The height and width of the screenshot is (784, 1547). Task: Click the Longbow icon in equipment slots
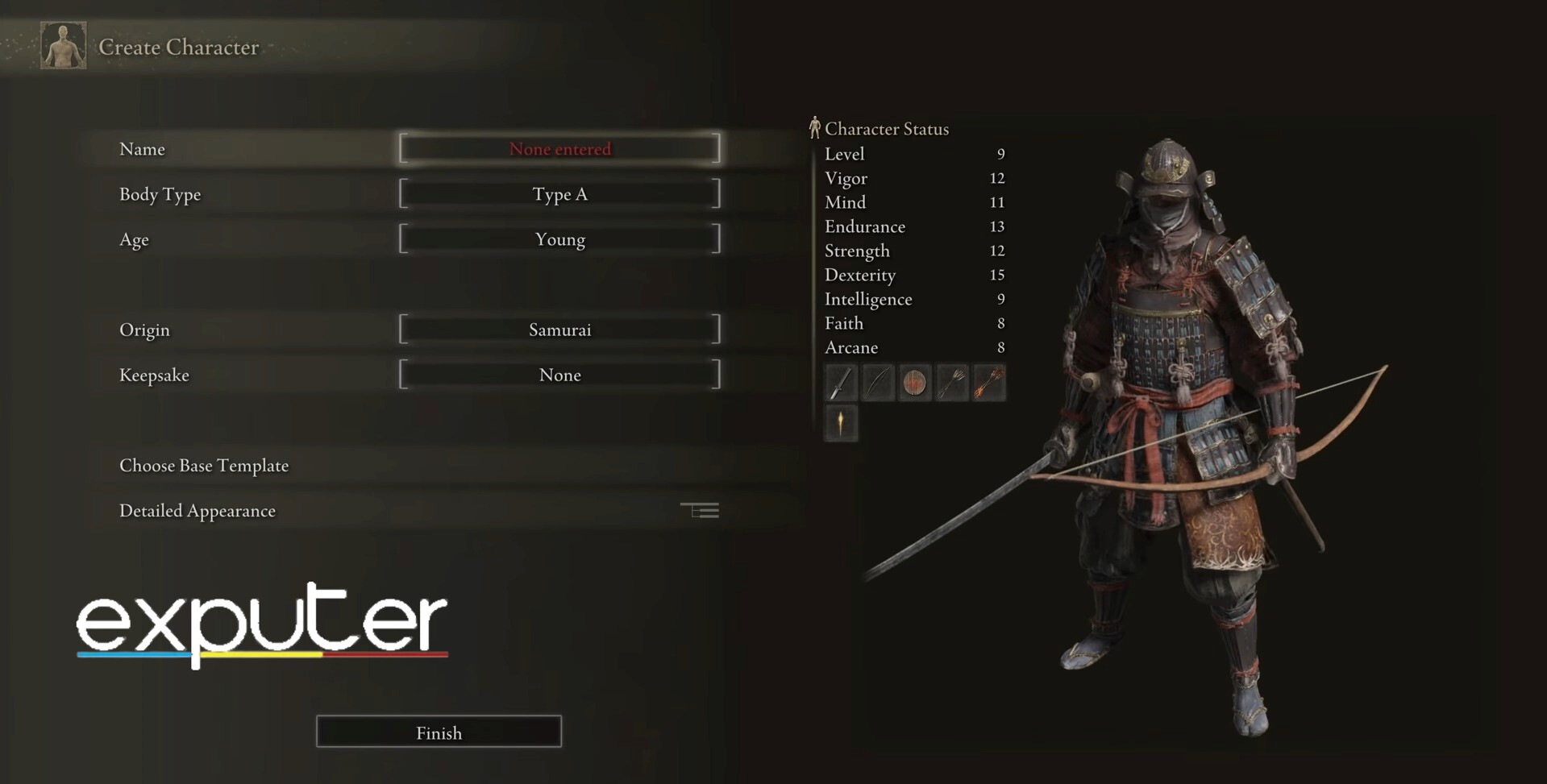878,383
